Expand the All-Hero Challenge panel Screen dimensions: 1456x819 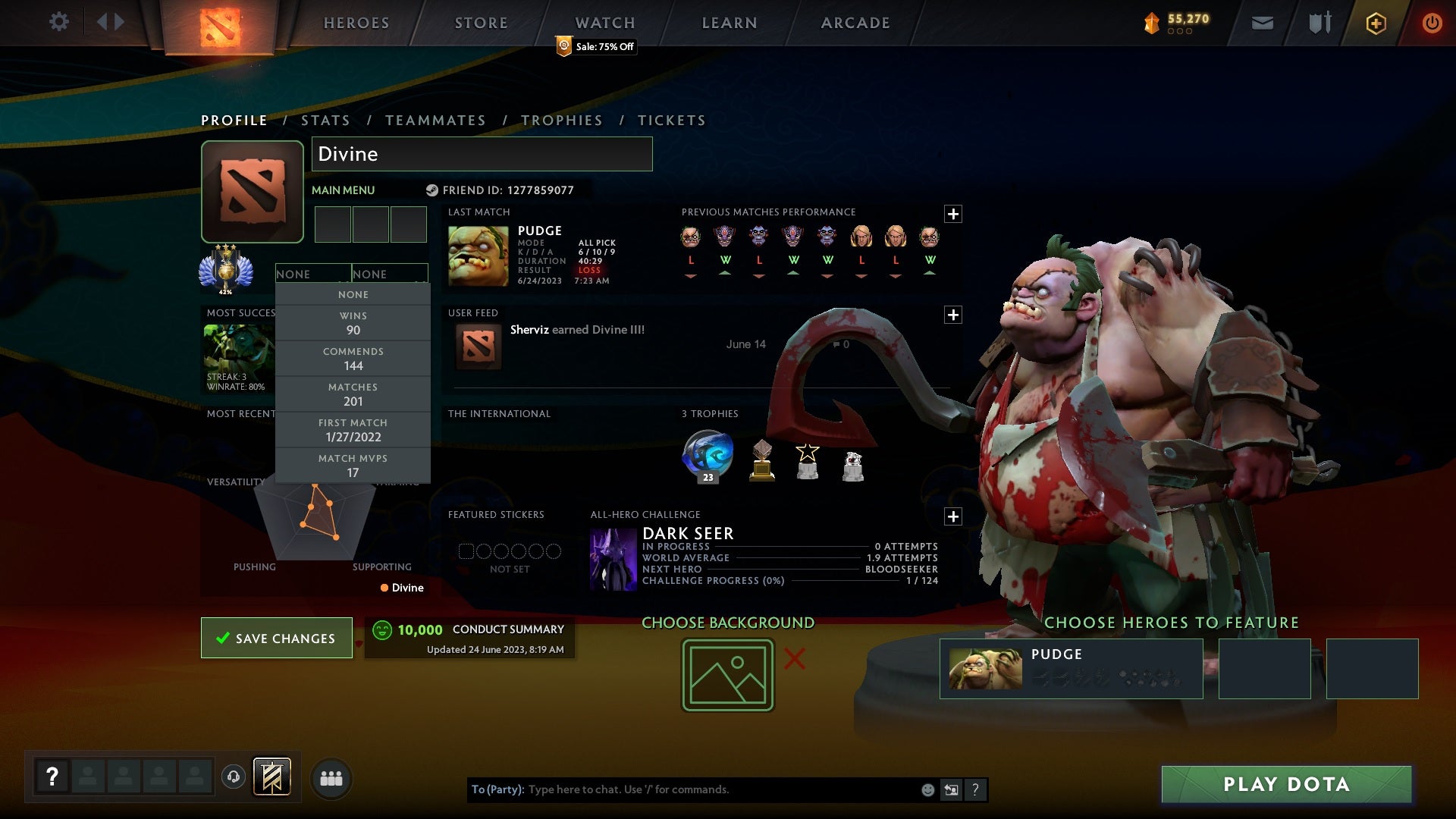pyautogui.click(x=953, y=516)
